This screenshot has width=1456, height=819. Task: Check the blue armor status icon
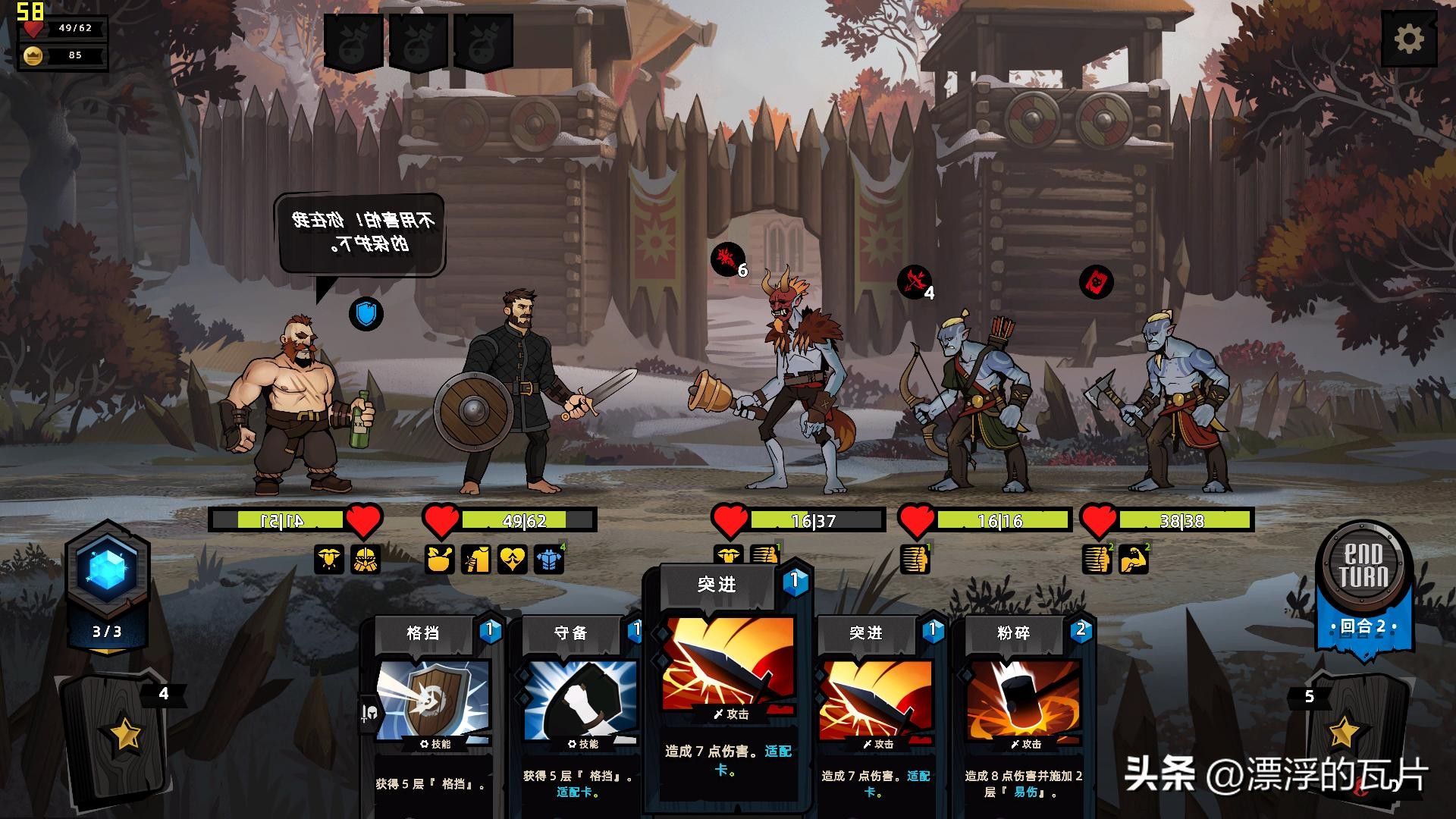(x=548, y=560)
